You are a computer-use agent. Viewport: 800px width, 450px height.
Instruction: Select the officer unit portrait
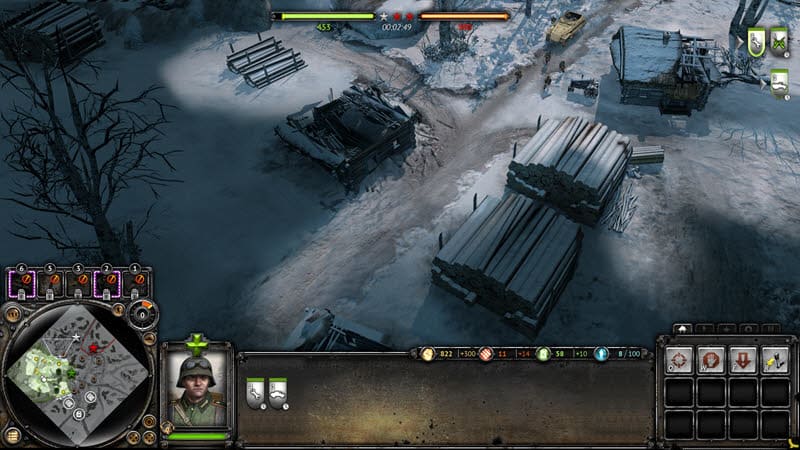pyautogui.click(x=195, y=388)
